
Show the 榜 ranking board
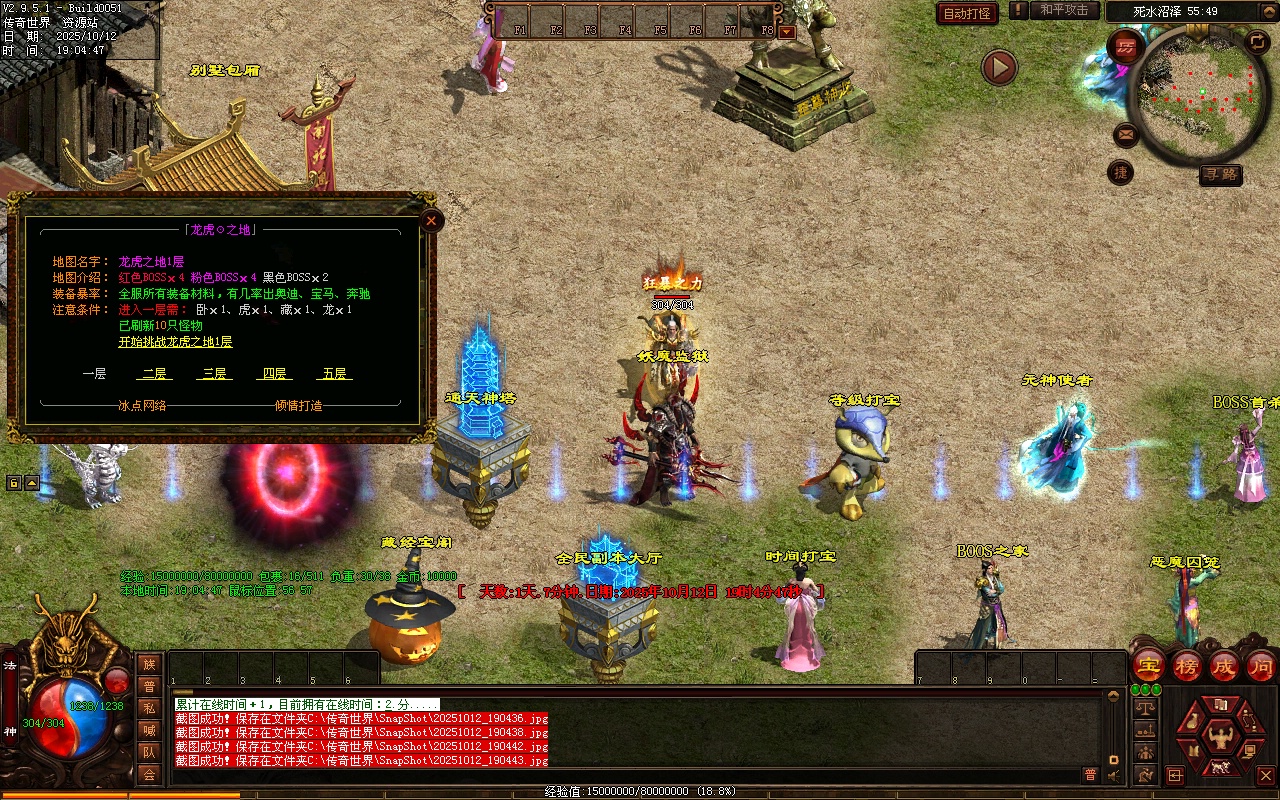[x=1187, y=665]
